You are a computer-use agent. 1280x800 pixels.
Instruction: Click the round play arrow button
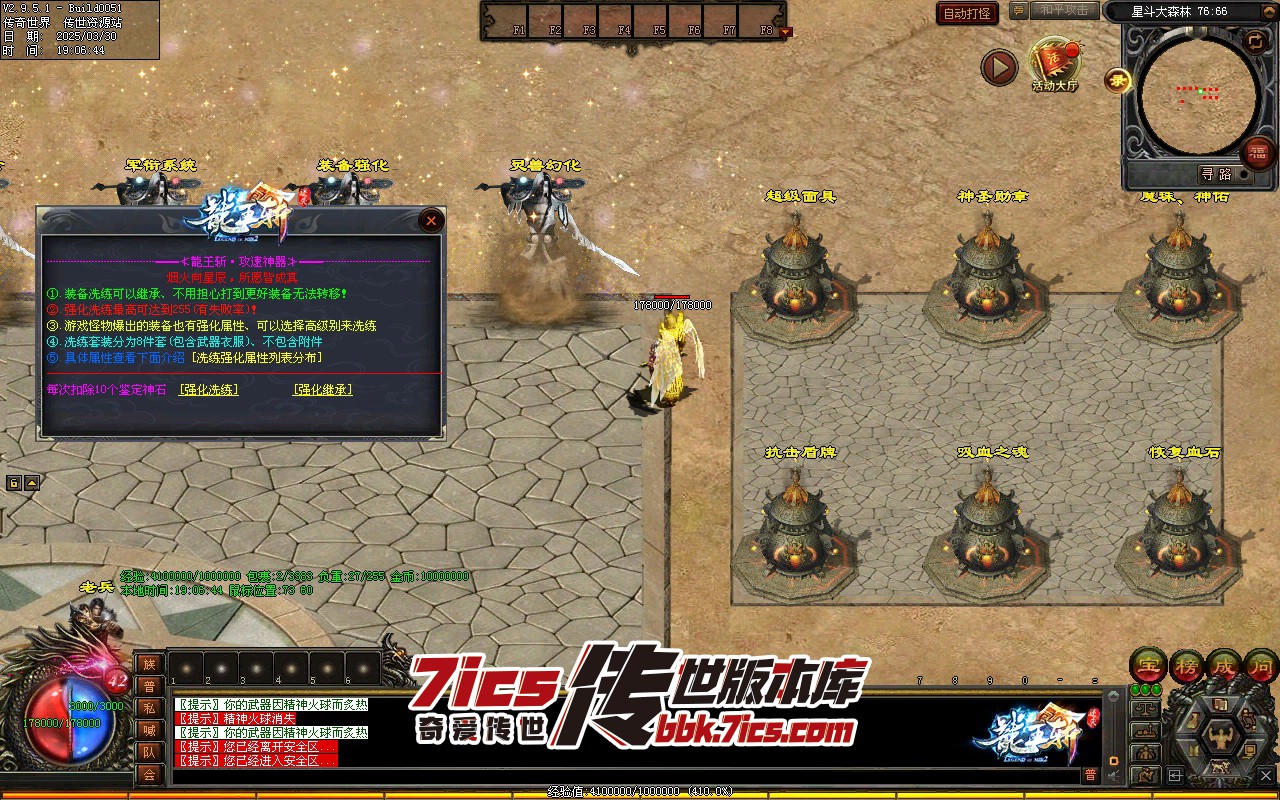998,68
